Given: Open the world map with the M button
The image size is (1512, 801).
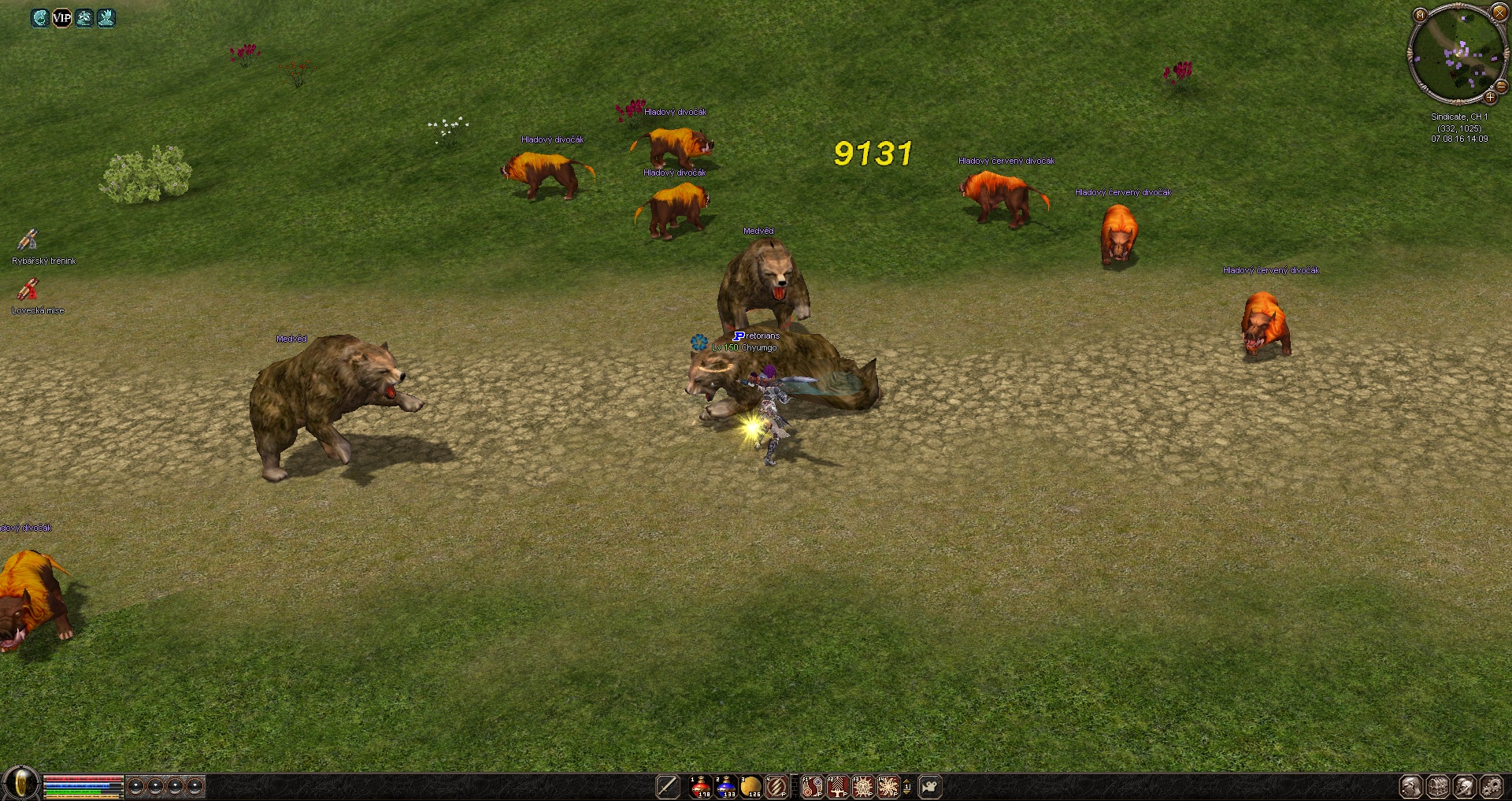Looking at the screenshot, I should [1420, 15].
